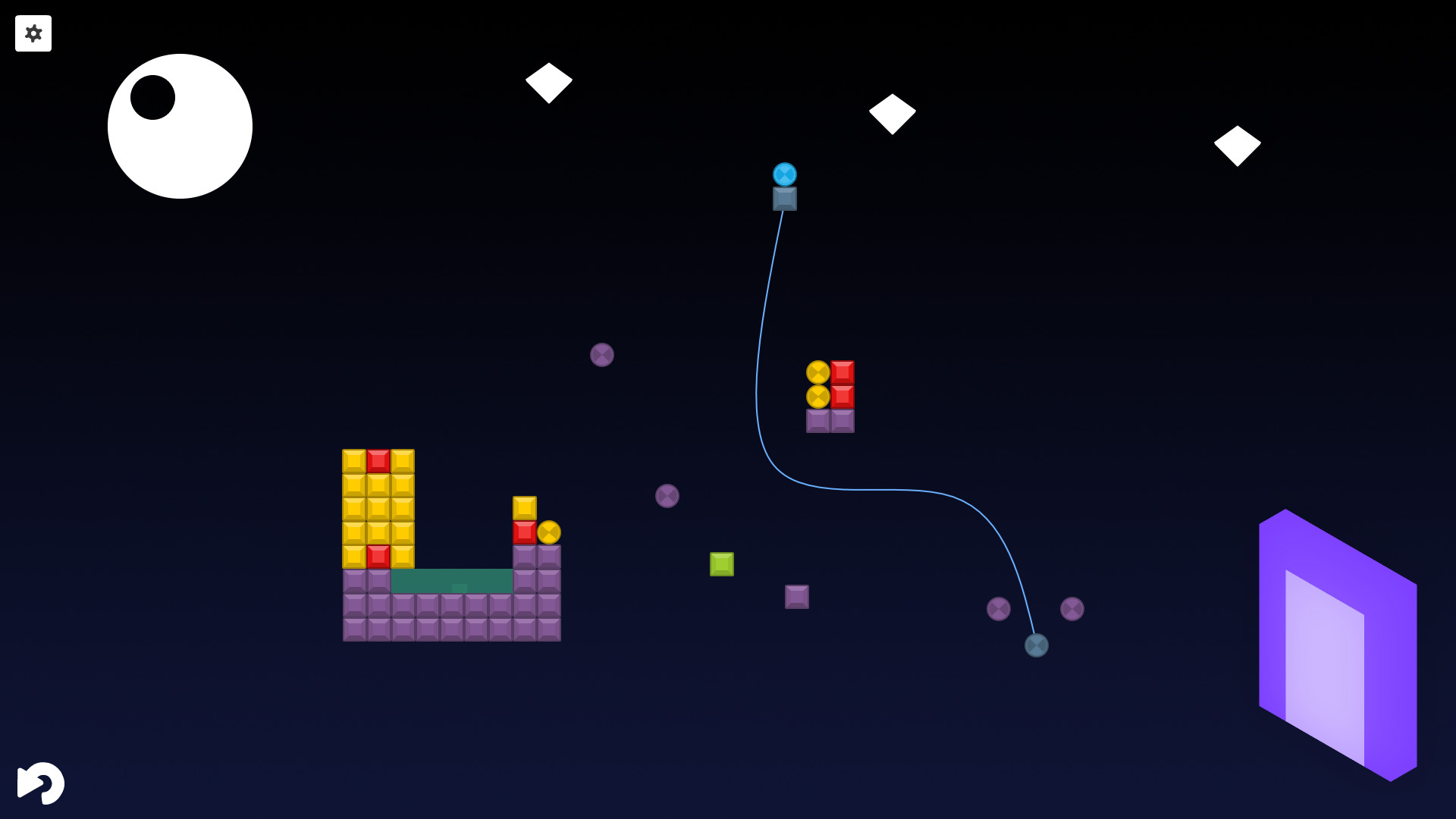This screenshot has height=819, width=1456.
Task: Click the gray block holding the blue ball
Action: pos(783,200)
